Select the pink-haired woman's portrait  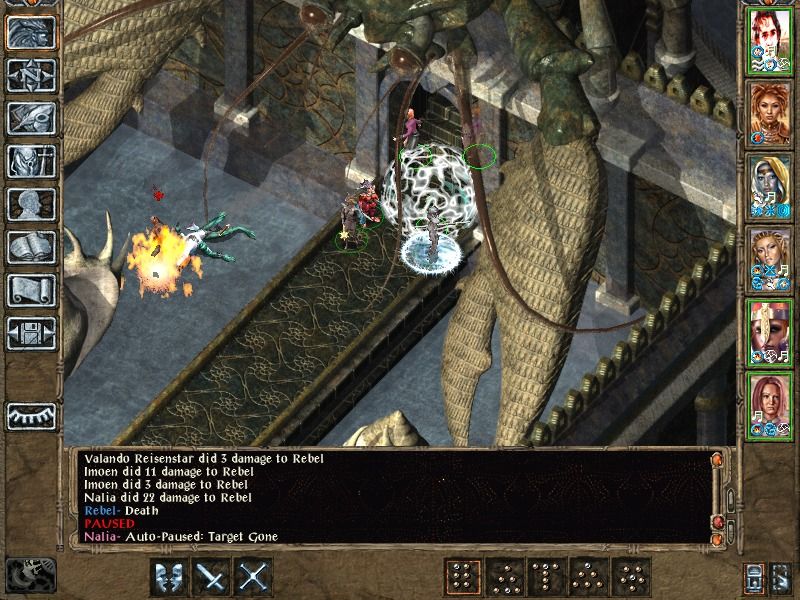[771, 403]
